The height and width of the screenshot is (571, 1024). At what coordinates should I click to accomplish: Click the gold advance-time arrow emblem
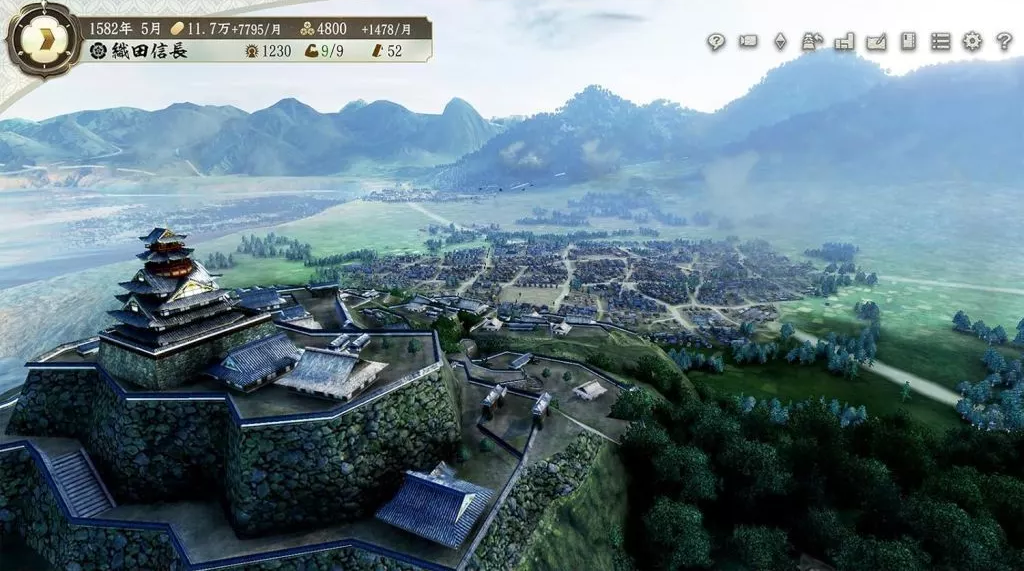43,41
